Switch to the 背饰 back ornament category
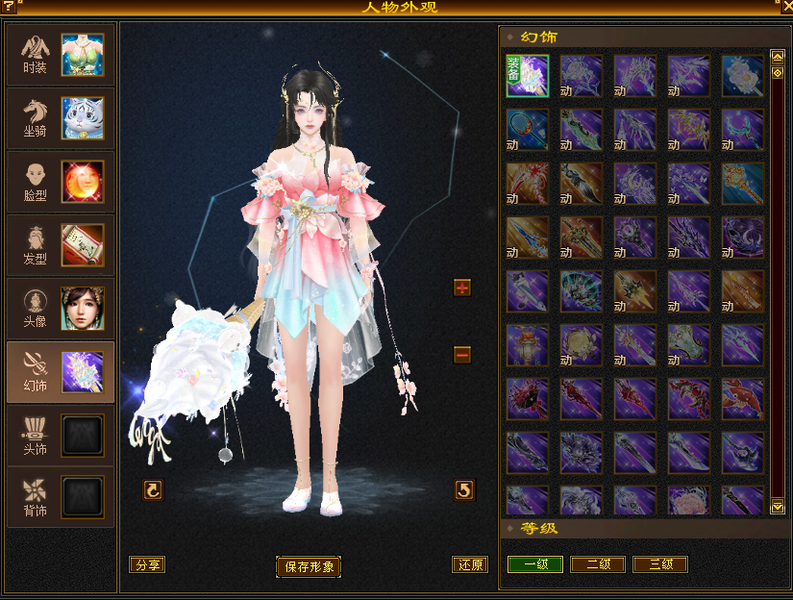This screenshot has width=793, height=600. coord(60,497)
